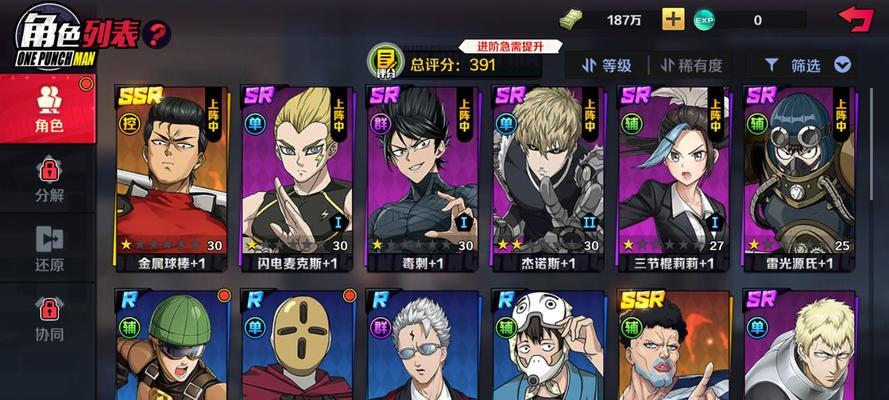Image resolution: width=889 pixels, height=400 pixels.
Task: Sort characters by 稀有度
Action: coord(690,65)
